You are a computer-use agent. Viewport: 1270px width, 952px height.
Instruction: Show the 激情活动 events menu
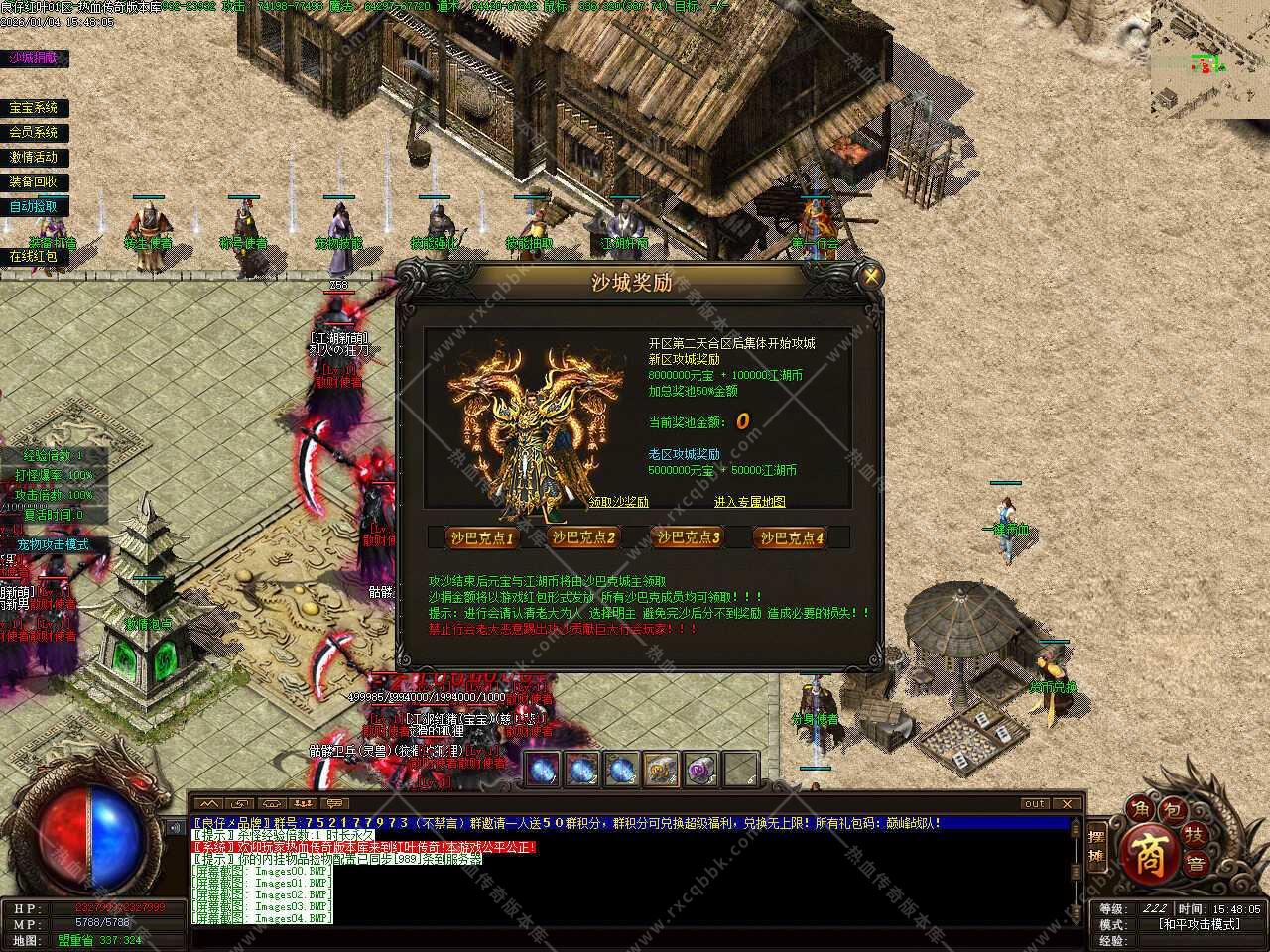(x=33, y=157)
